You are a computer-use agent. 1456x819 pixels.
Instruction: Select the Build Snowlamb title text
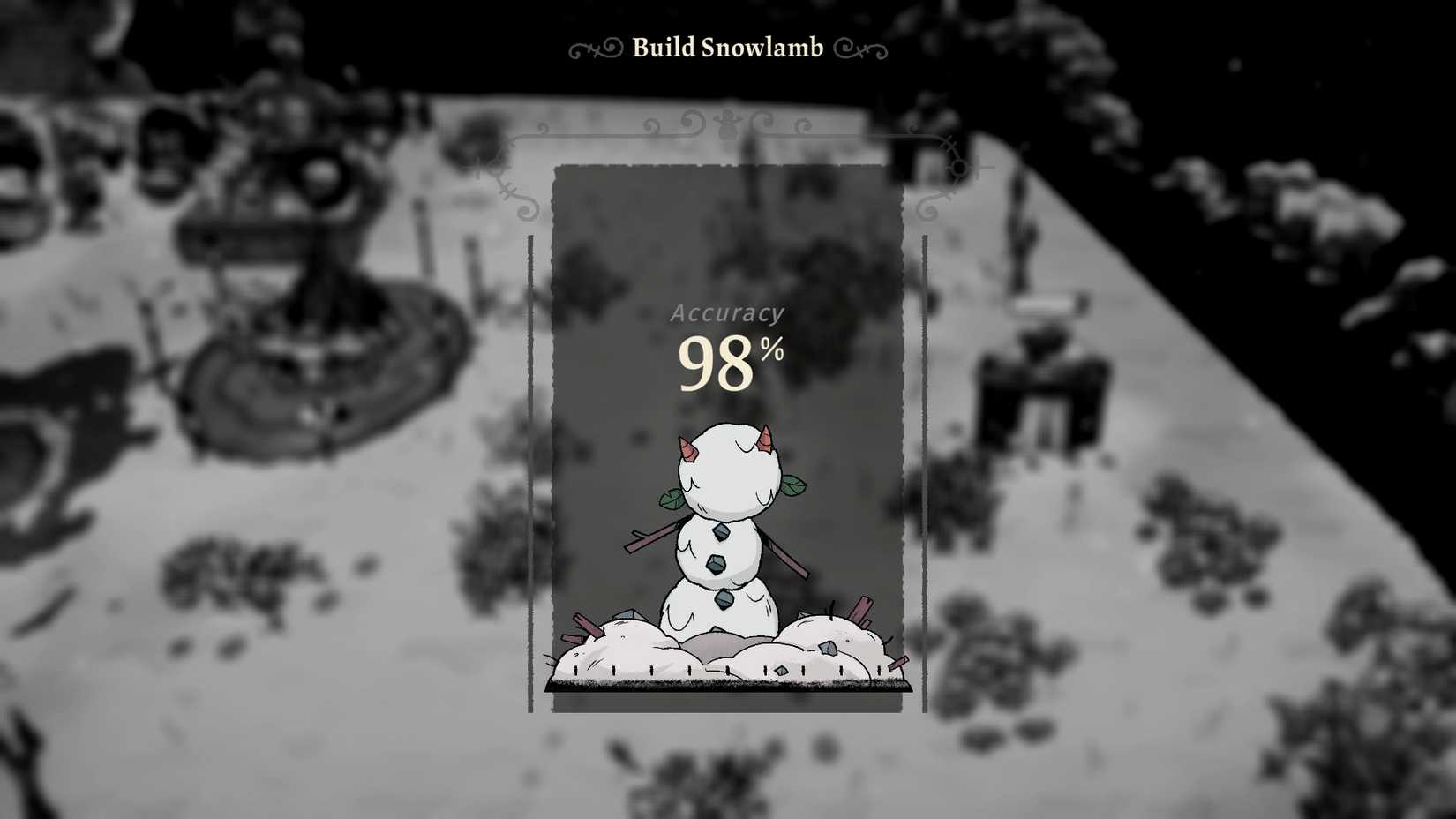point(725,49)
